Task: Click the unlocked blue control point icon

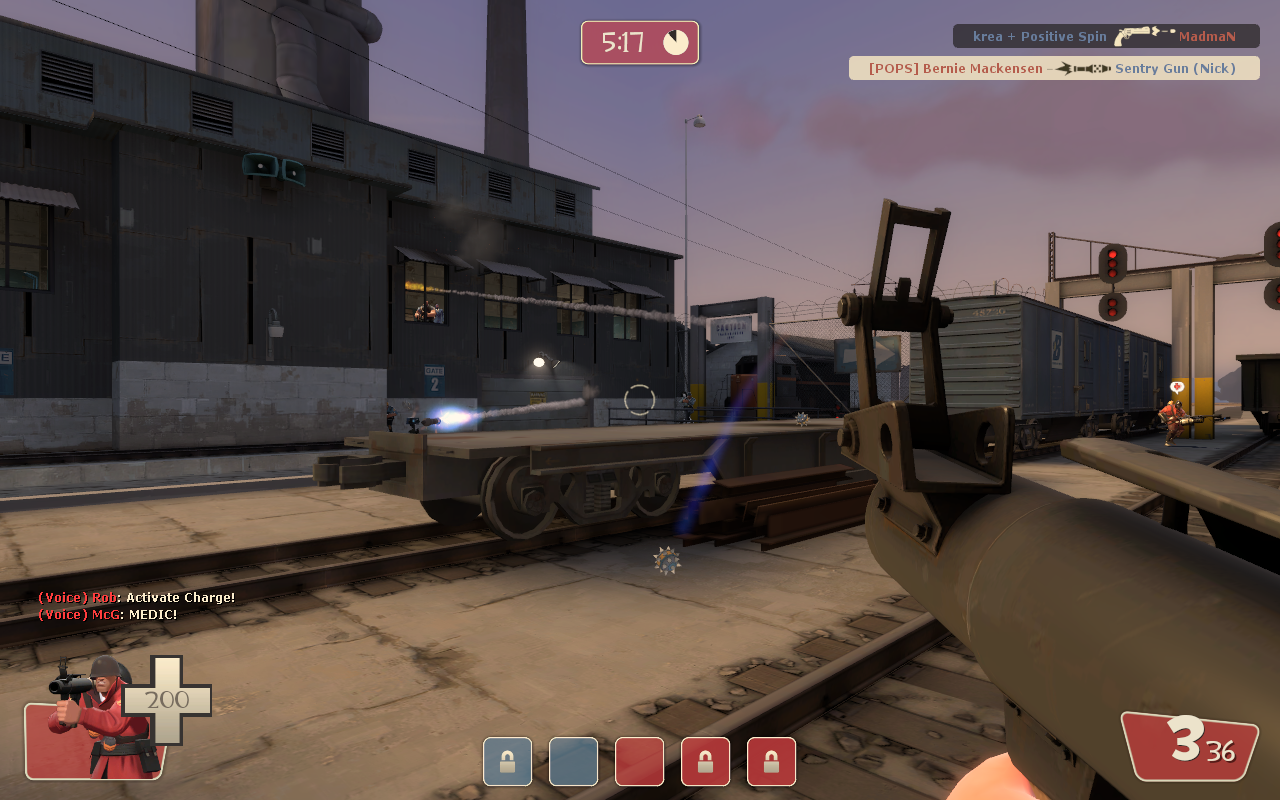Action: pos(573,762)
